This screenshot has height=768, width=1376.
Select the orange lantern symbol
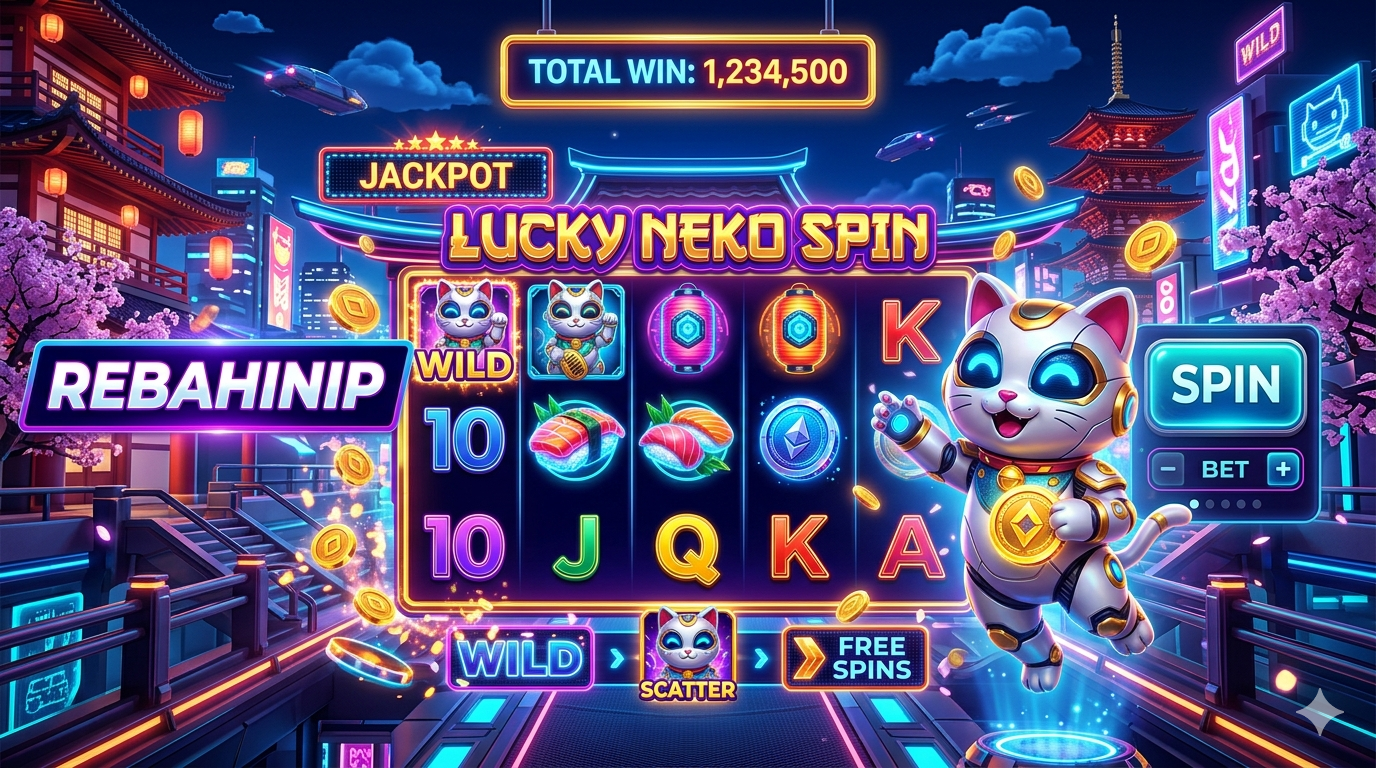pos(798,327)
